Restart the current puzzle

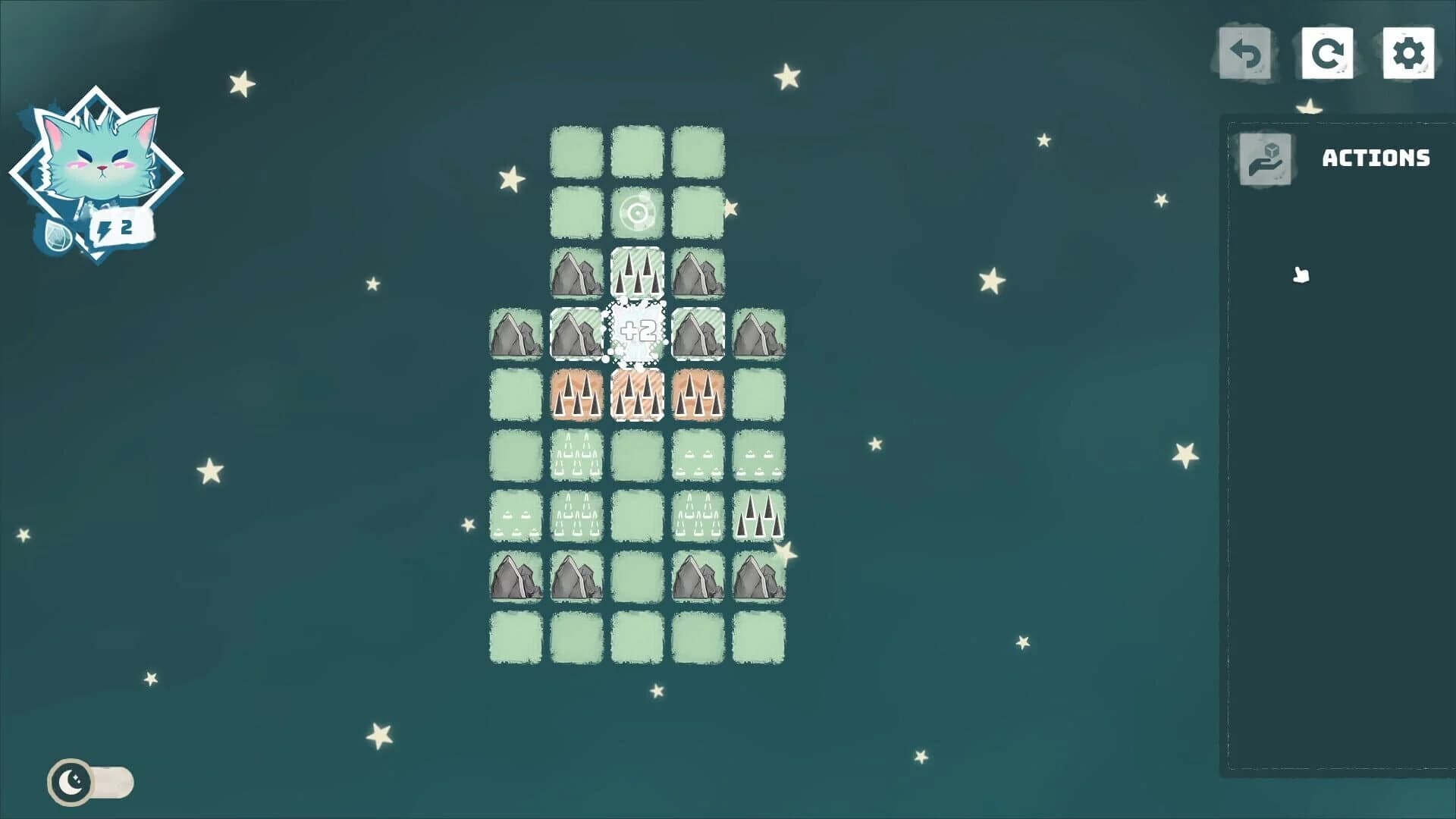pos(1327,53)
